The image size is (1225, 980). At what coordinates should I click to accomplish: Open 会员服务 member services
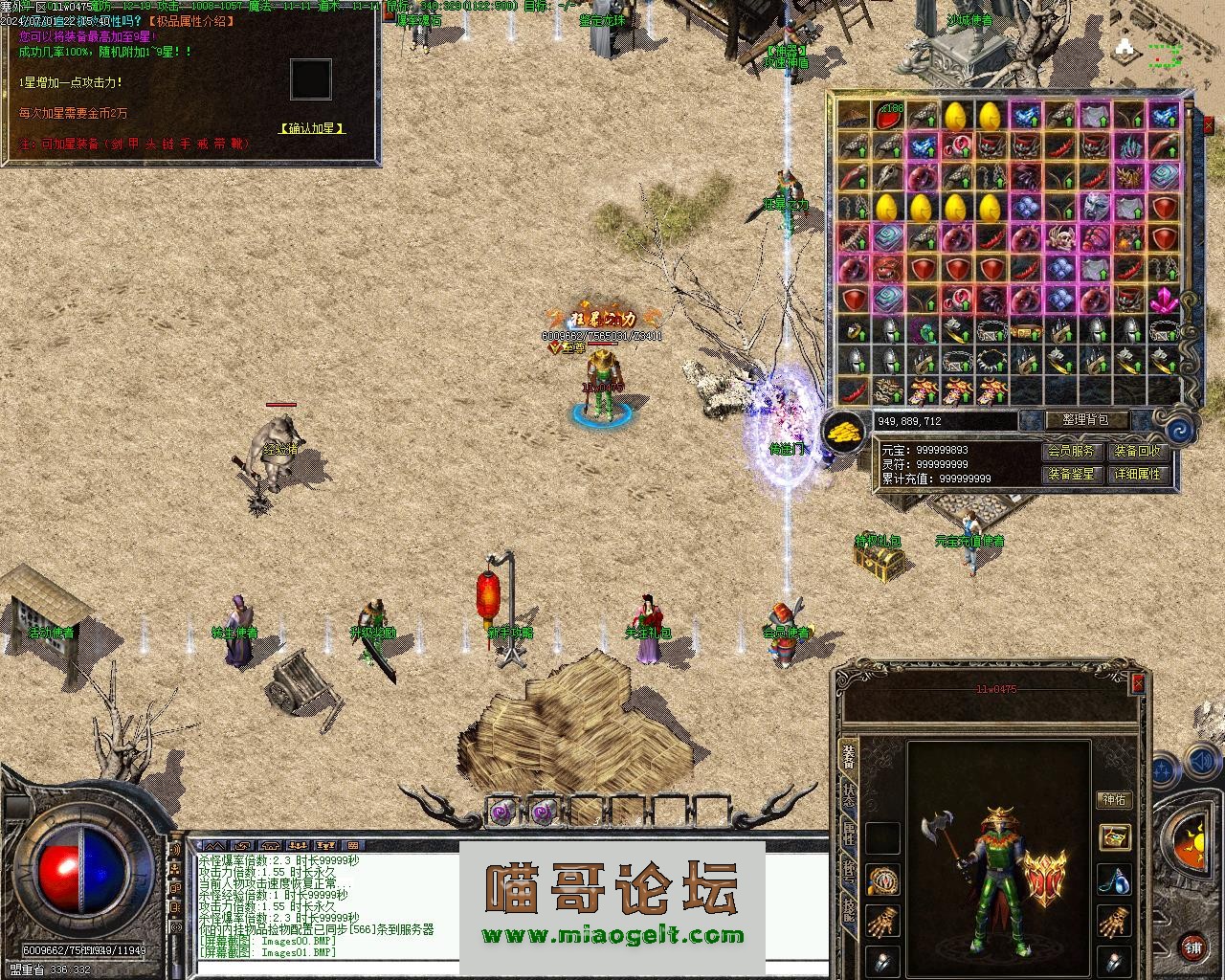[x=1070, y=451]
